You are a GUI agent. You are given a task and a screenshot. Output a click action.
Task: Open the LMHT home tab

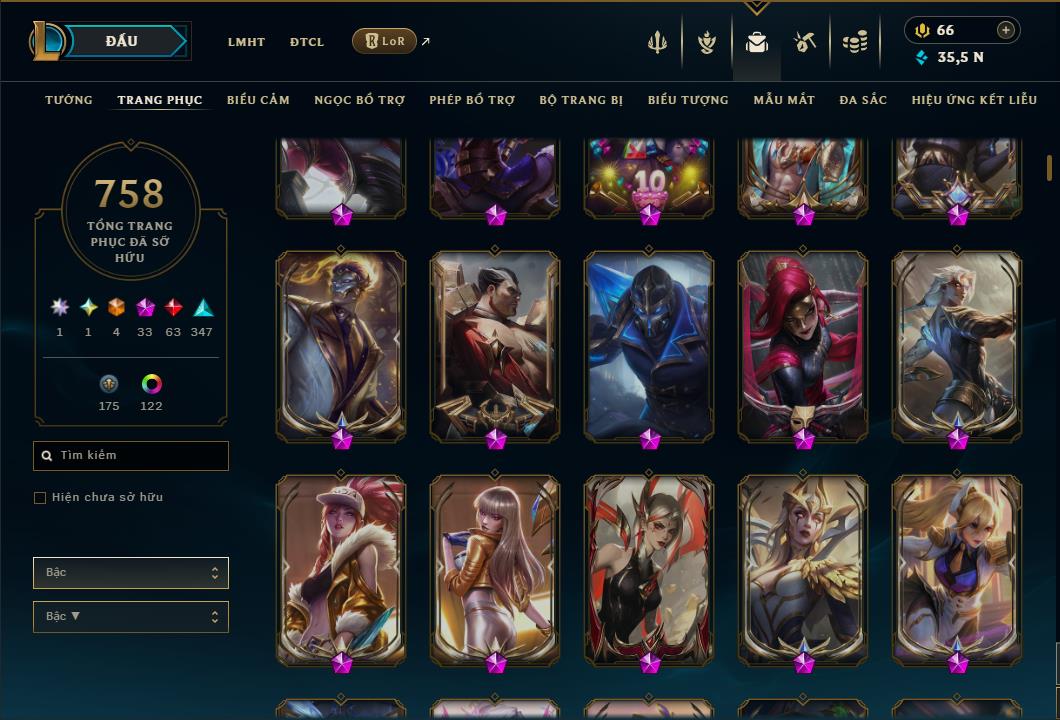(x=246, y=42)
